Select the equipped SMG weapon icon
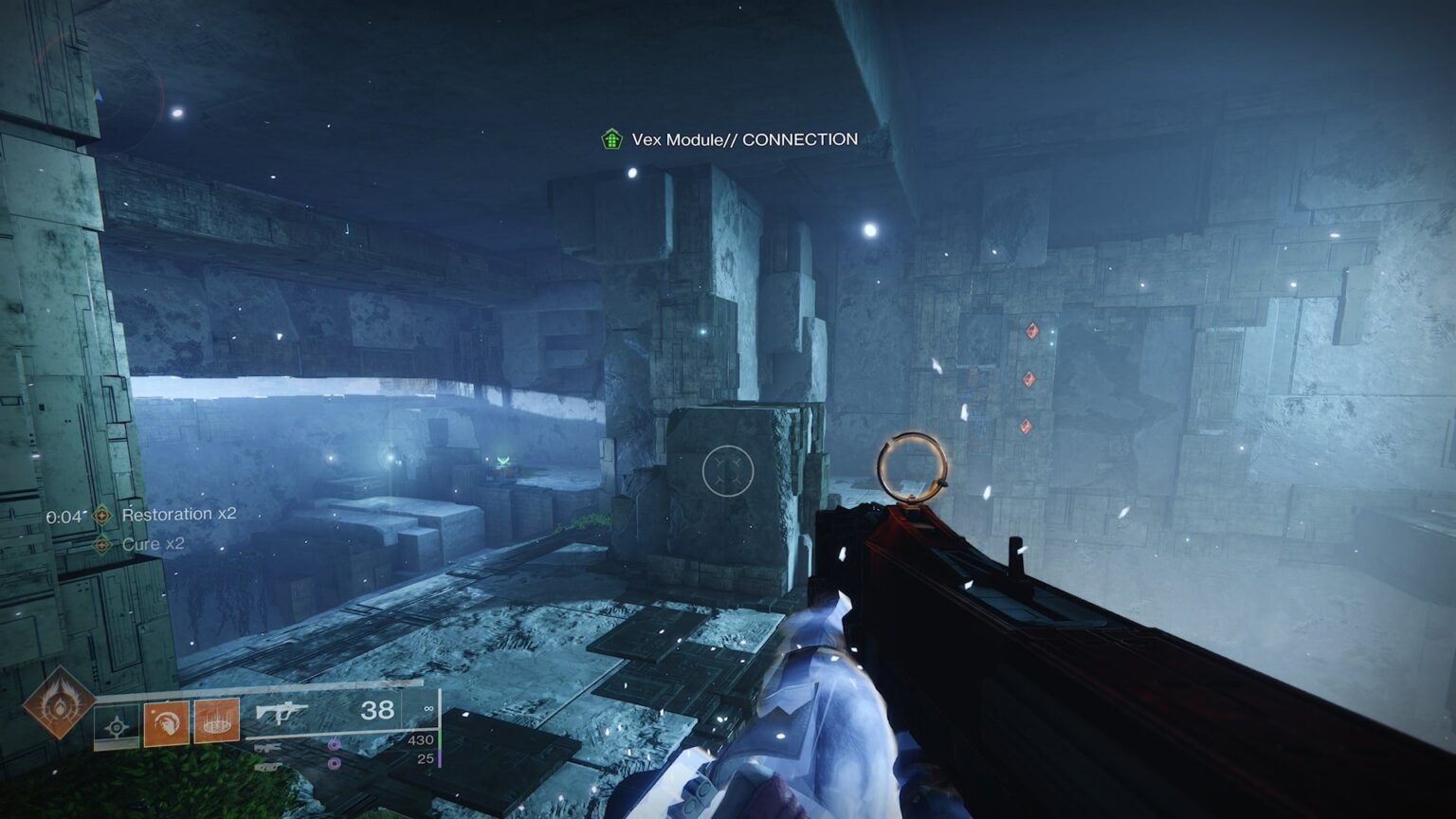Screen dimensions: 1456x819 tap(281, 711)
